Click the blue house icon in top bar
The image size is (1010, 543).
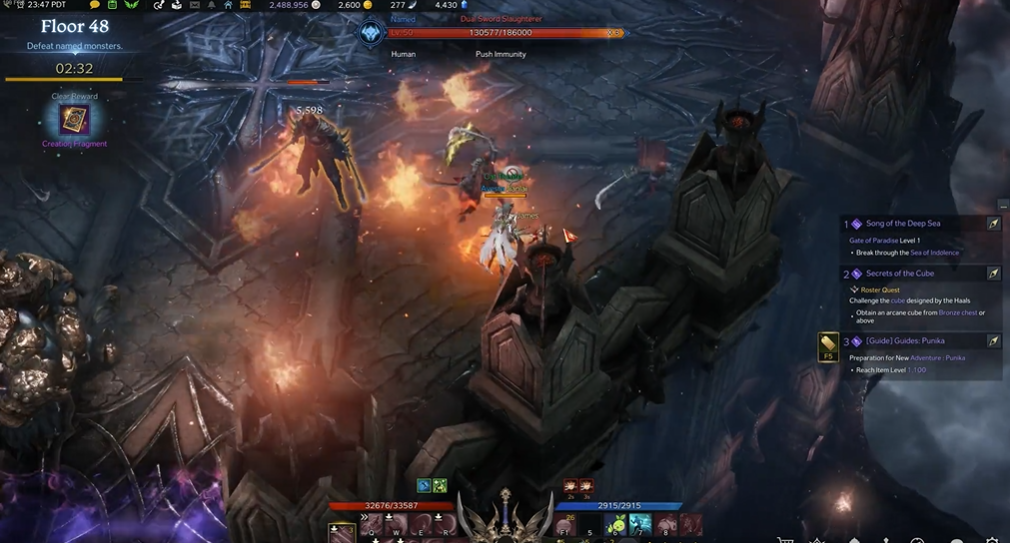(228, 5)
